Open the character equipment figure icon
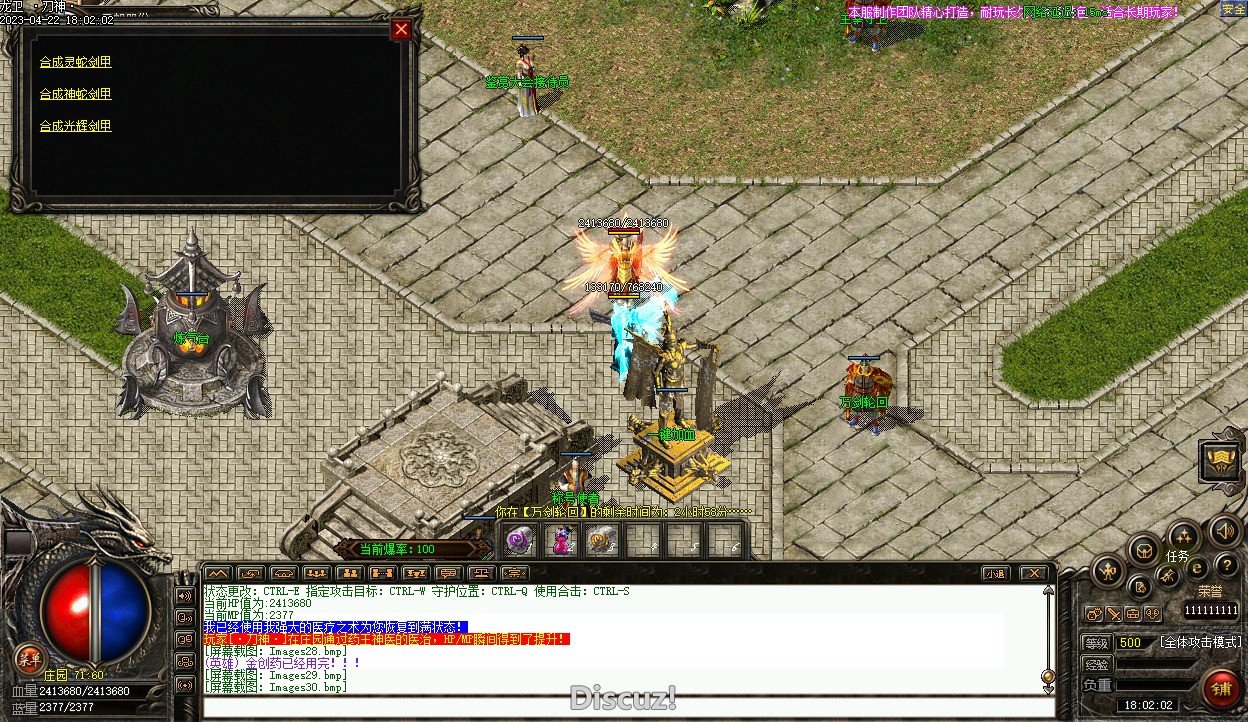 [x=1108, y=572]
